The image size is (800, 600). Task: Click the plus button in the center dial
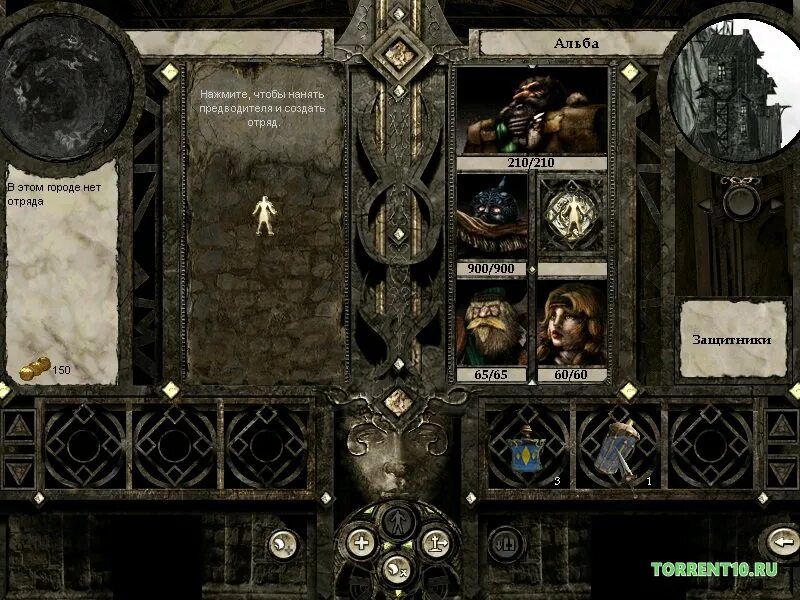click(x=360, y=543)
